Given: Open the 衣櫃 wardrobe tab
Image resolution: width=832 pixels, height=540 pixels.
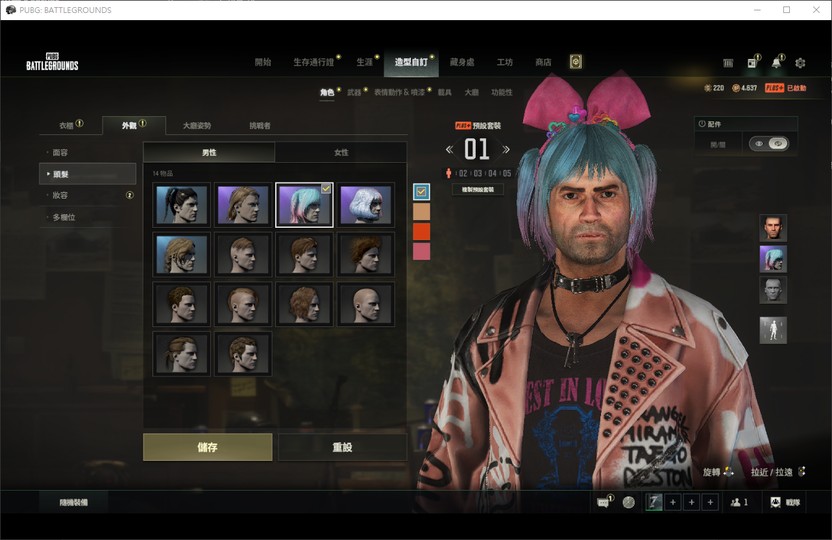Looking at the screenshot, I should point(66,126).
